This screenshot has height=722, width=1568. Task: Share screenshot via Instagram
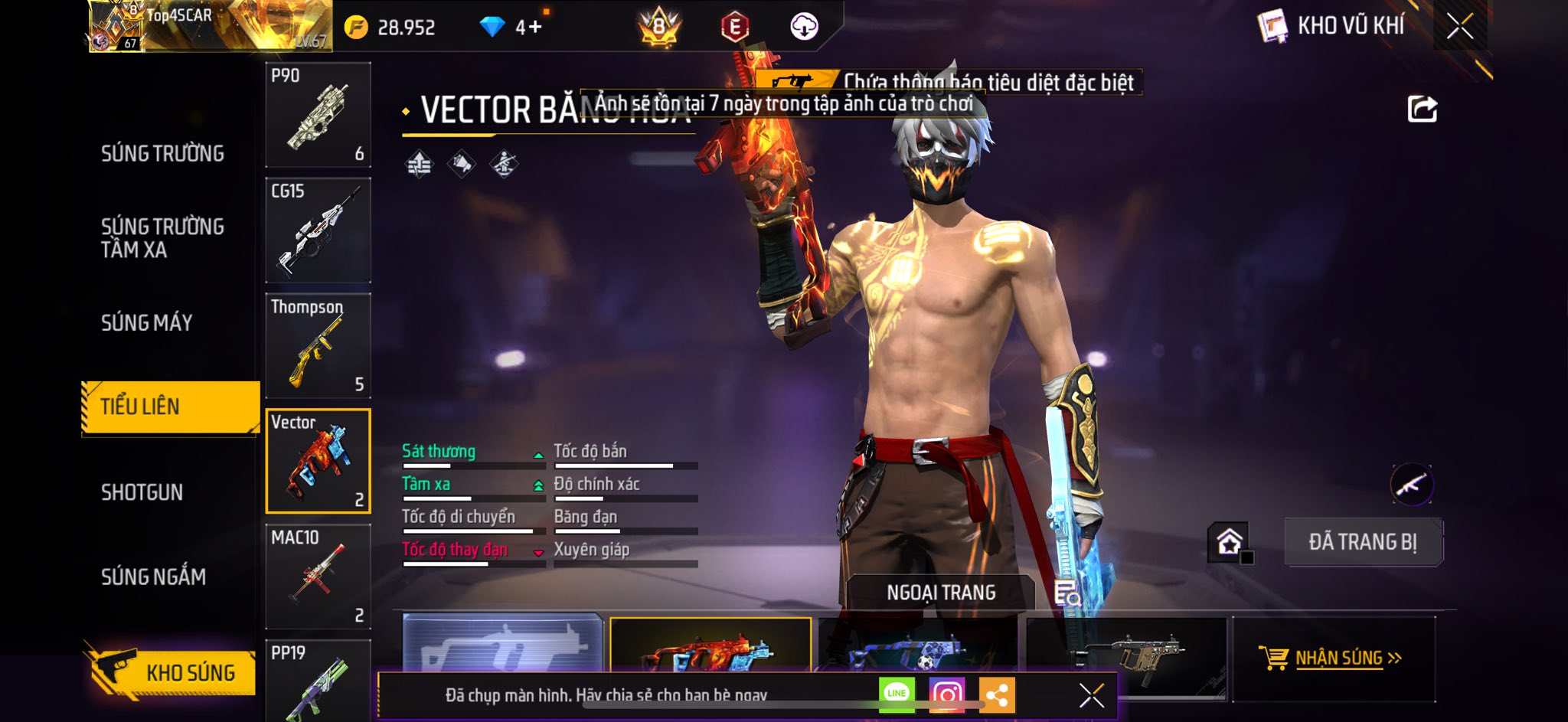click(946, 694)
